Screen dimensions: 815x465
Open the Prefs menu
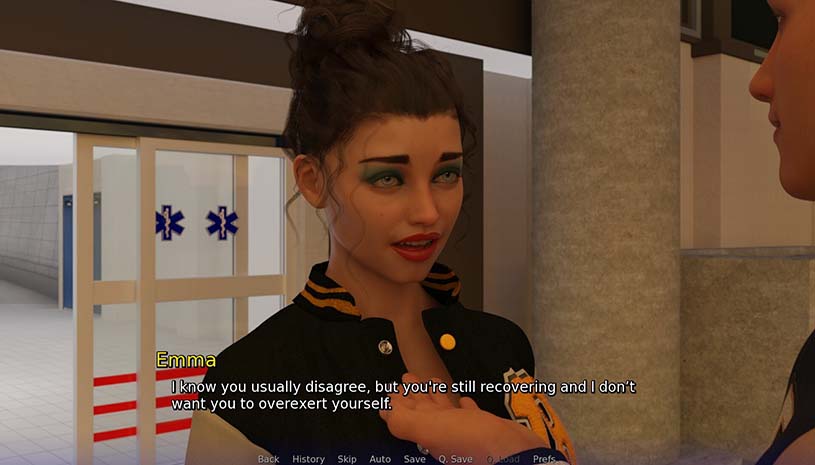[544, 459]
